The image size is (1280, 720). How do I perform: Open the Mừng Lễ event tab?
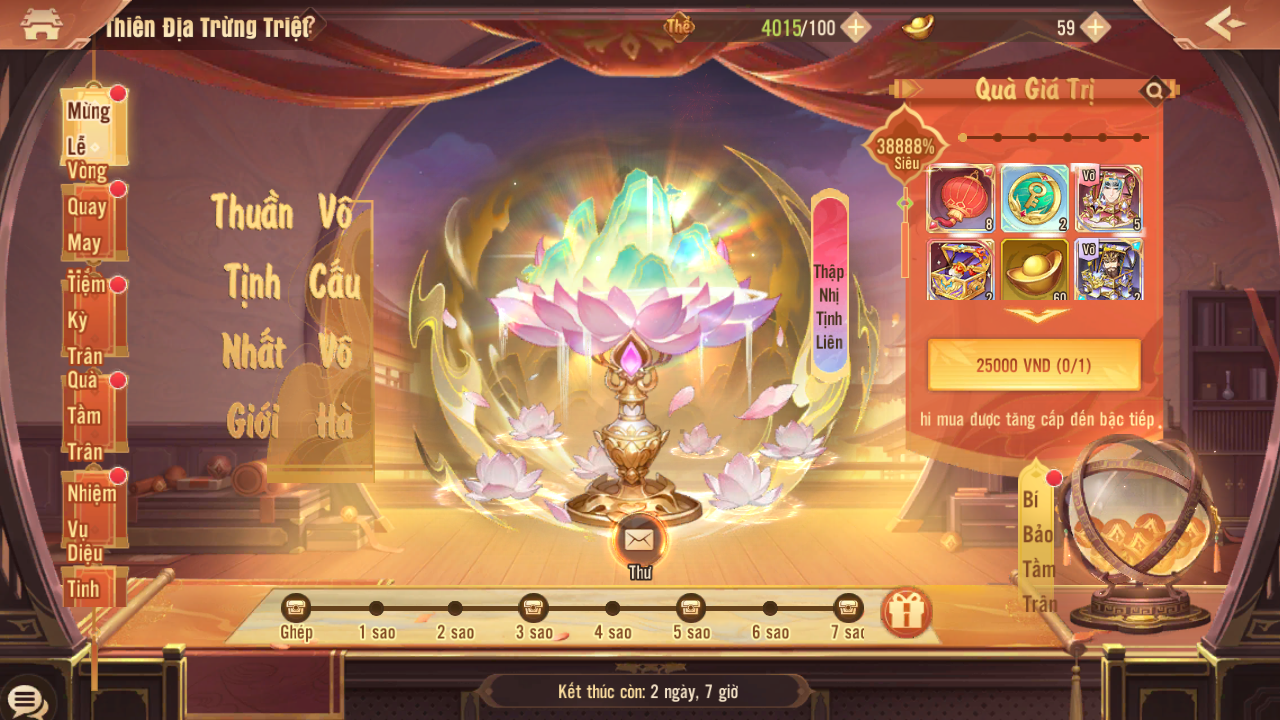(x=93, y=127)
